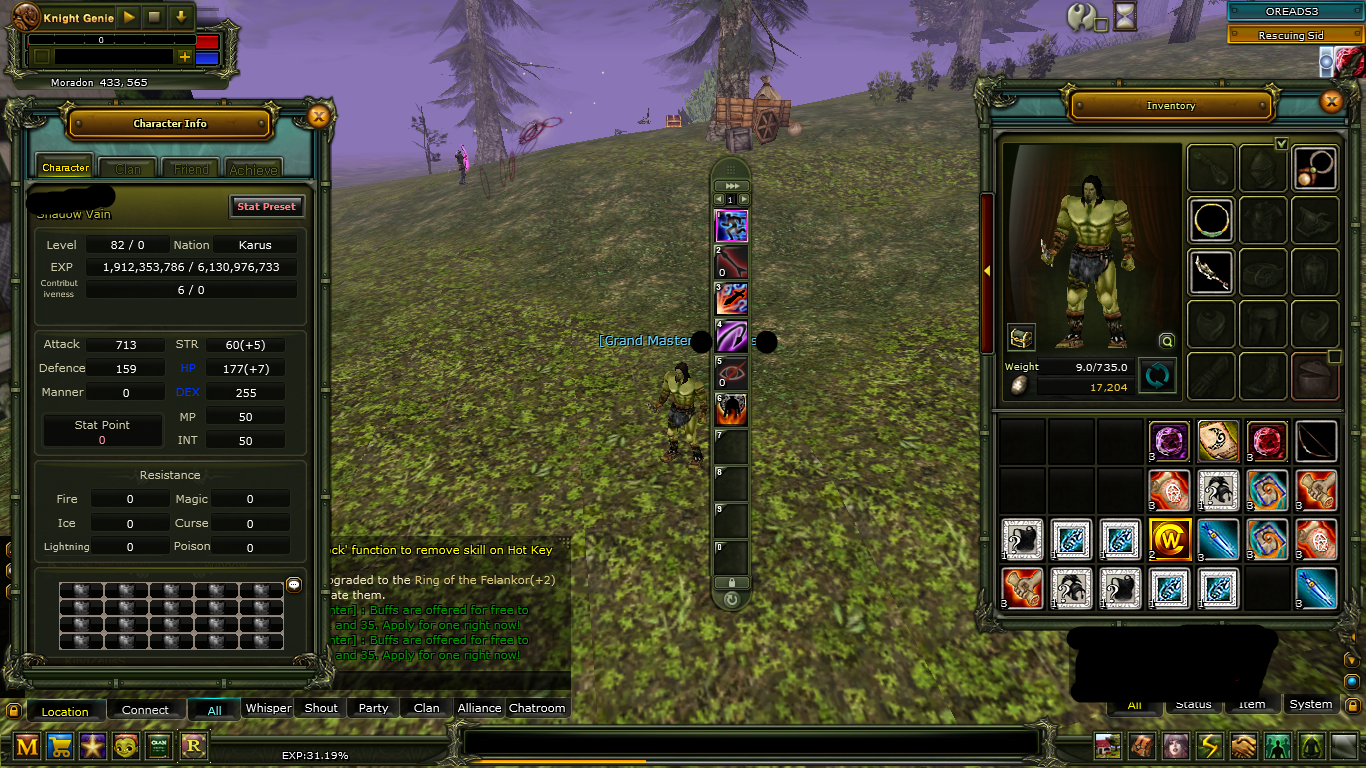This screenshot has width=1366, height=768.
Task: Open the Clan board icon on bottom toolbar
Action: (158, 746)
